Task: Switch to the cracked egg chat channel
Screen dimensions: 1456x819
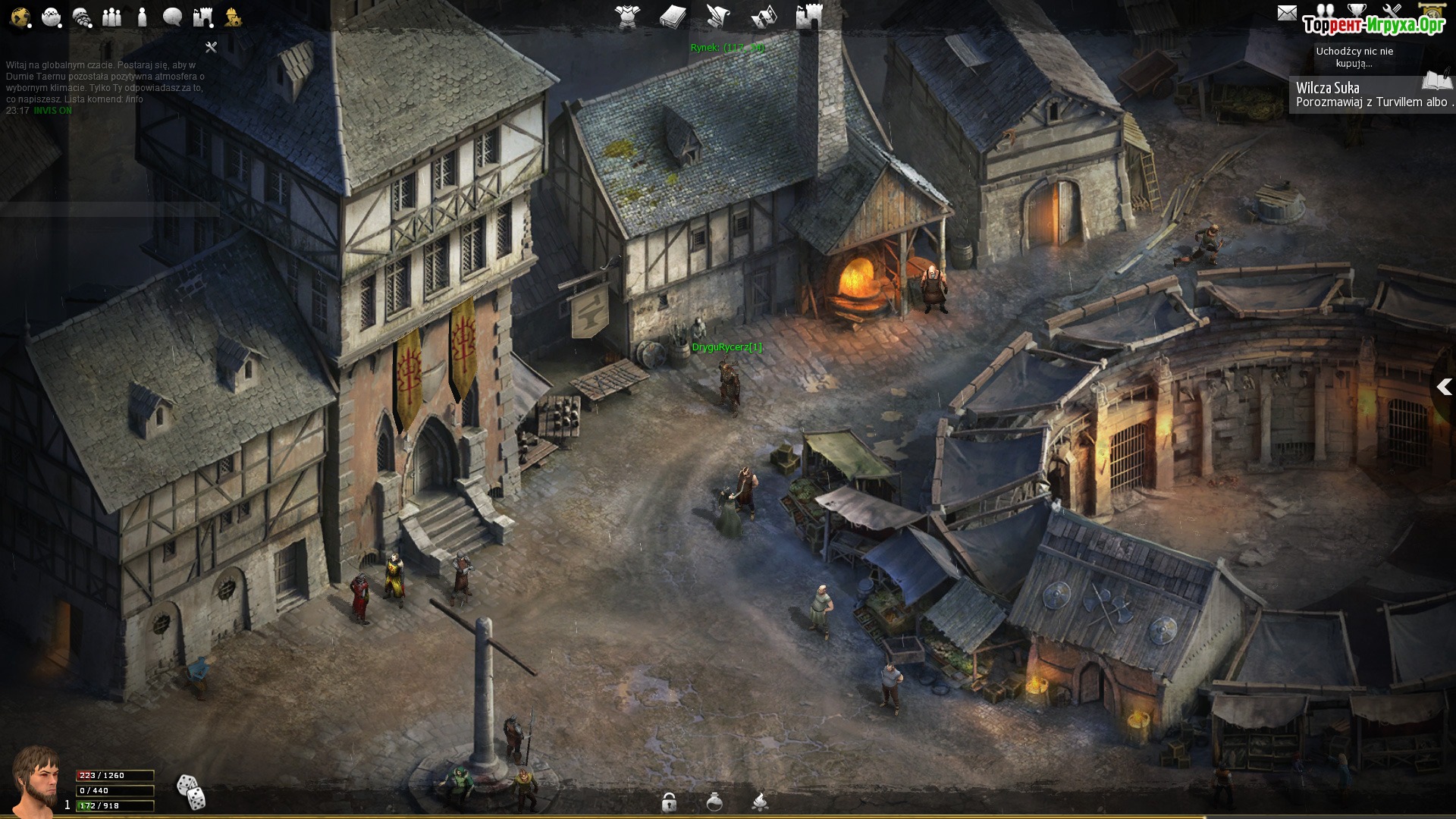Action: pos(52,17)
